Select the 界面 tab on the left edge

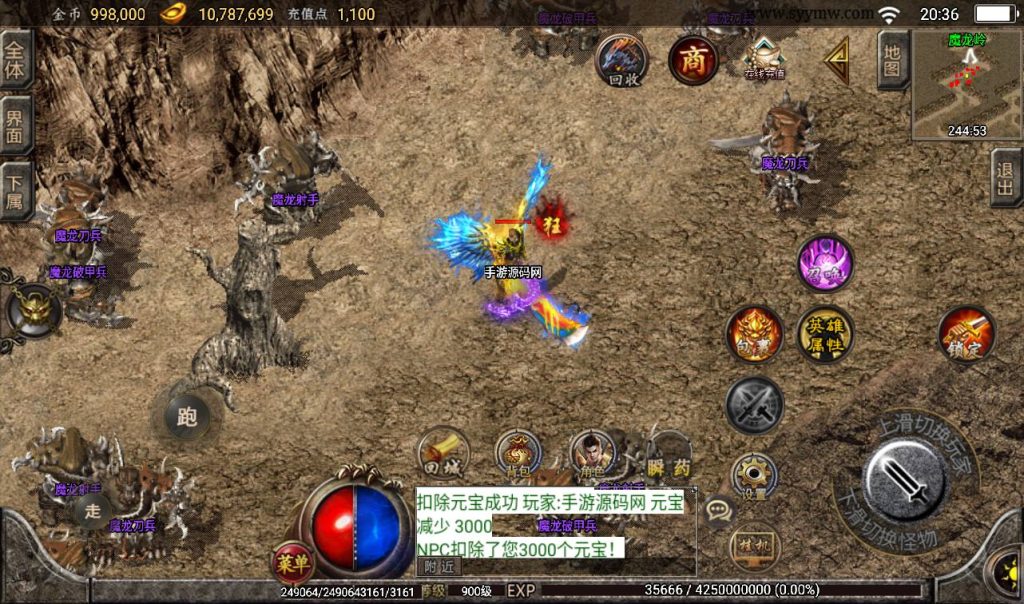point(15,125)
